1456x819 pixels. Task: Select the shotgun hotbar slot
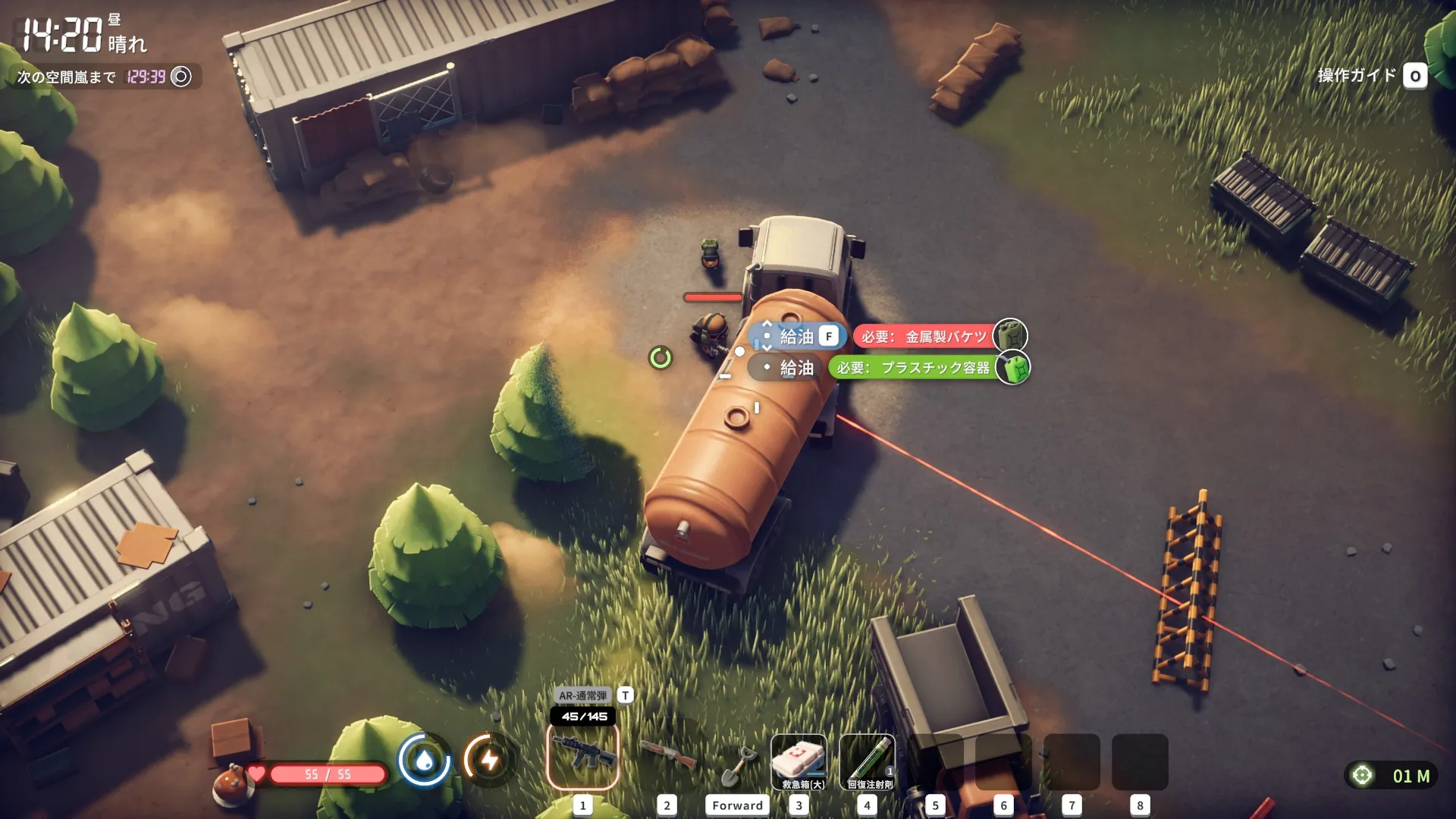pyautogui.click(x=667, y=758)
